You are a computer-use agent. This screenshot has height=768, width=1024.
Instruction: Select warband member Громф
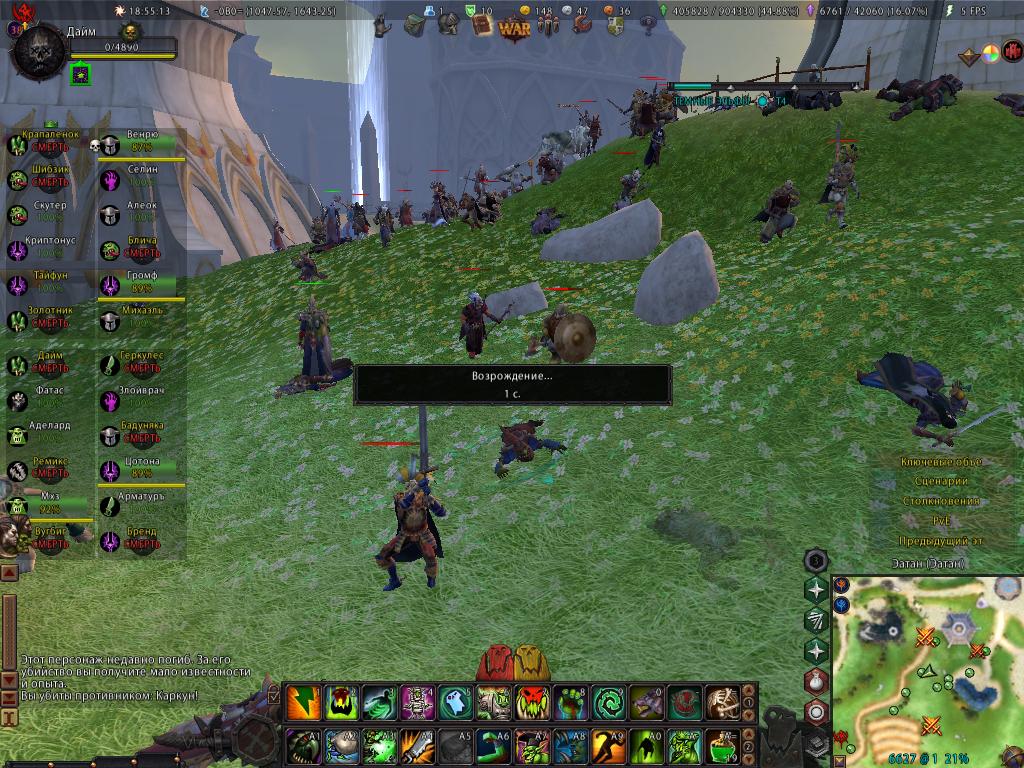pyautogui.click(x=141, y=281)
